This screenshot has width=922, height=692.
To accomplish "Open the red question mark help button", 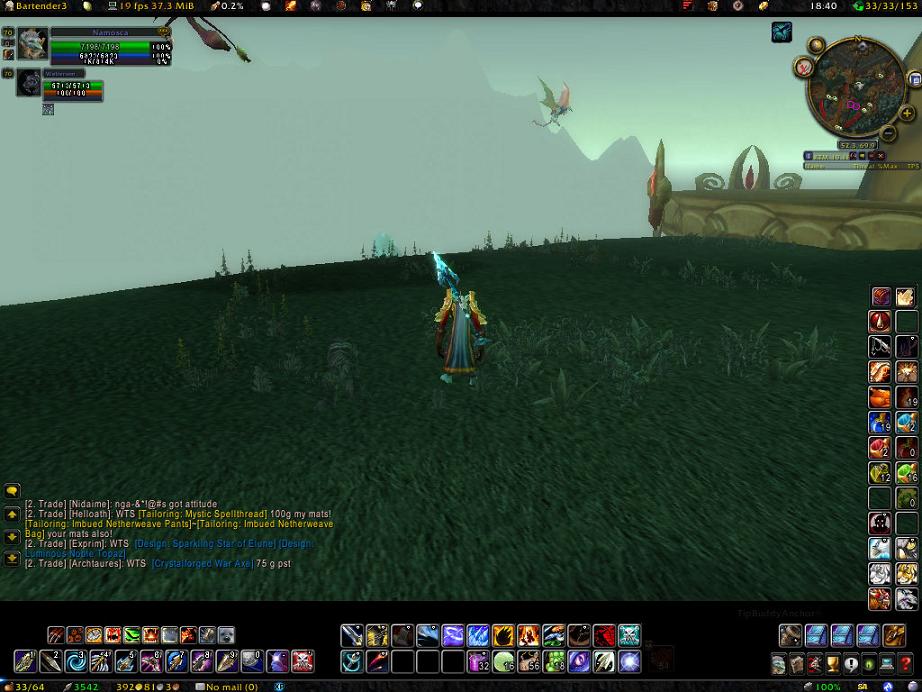I will [x=906, y=664].
